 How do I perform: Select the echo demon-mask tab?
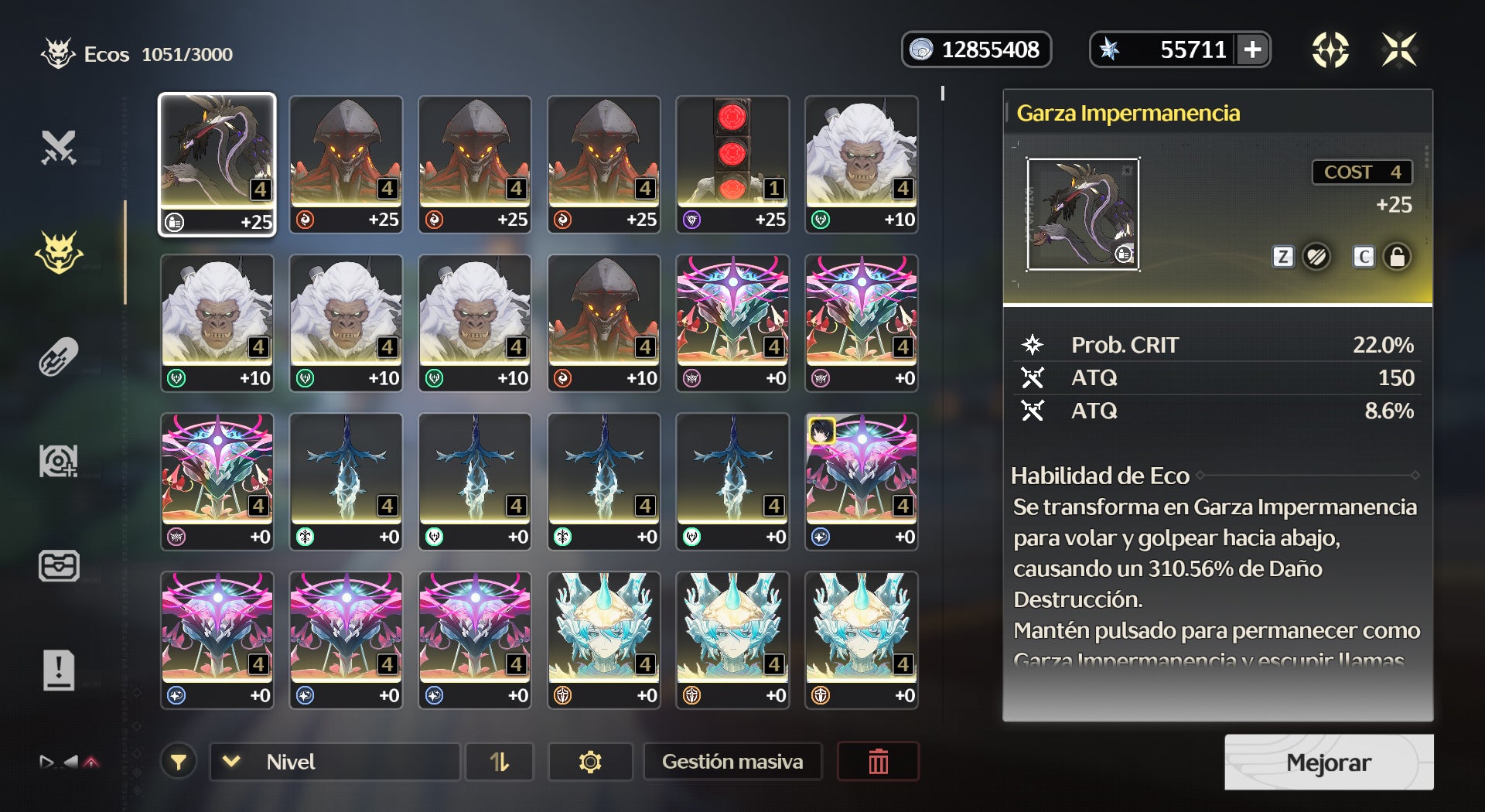pos(59,252)
